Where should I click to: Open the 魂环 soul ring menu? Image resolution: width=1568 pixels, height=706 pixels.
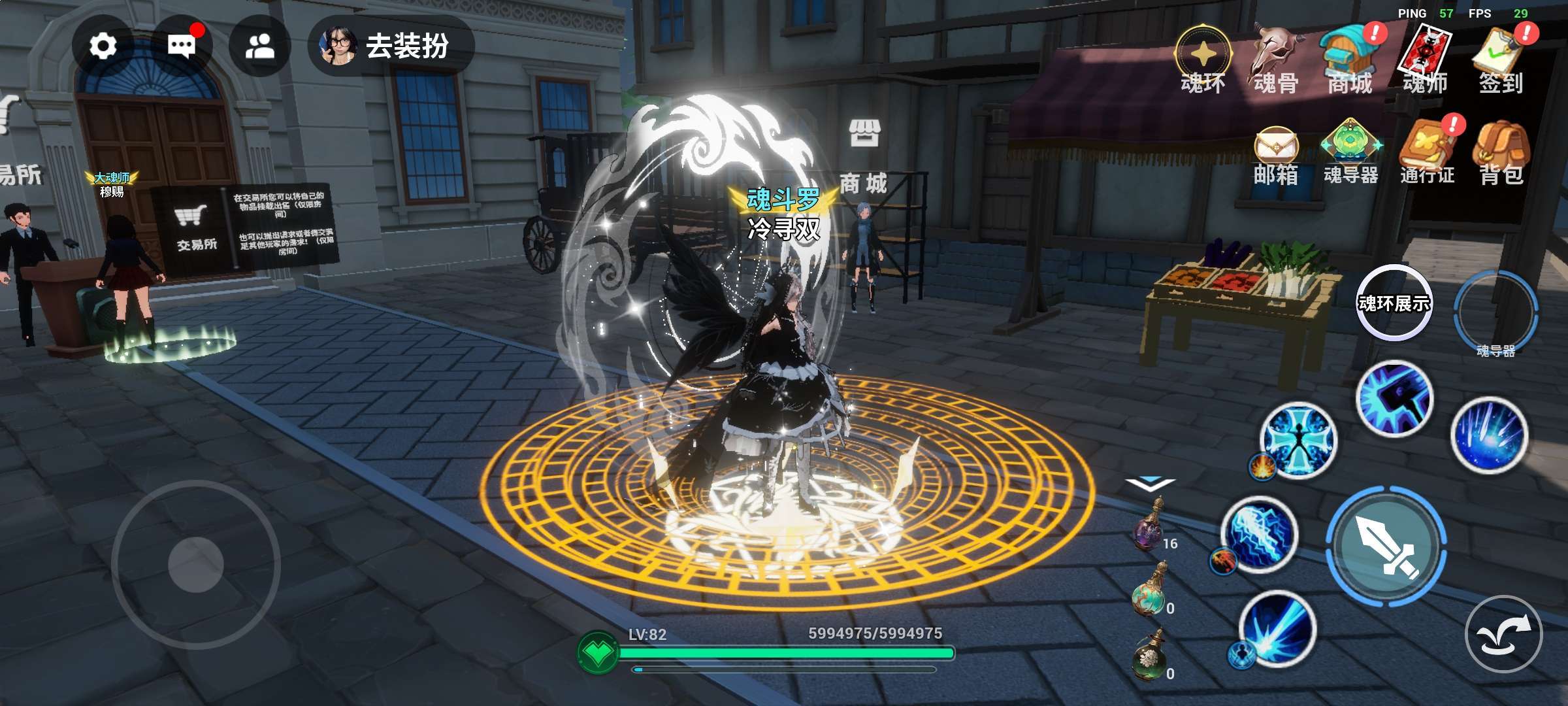[1203, 59]
